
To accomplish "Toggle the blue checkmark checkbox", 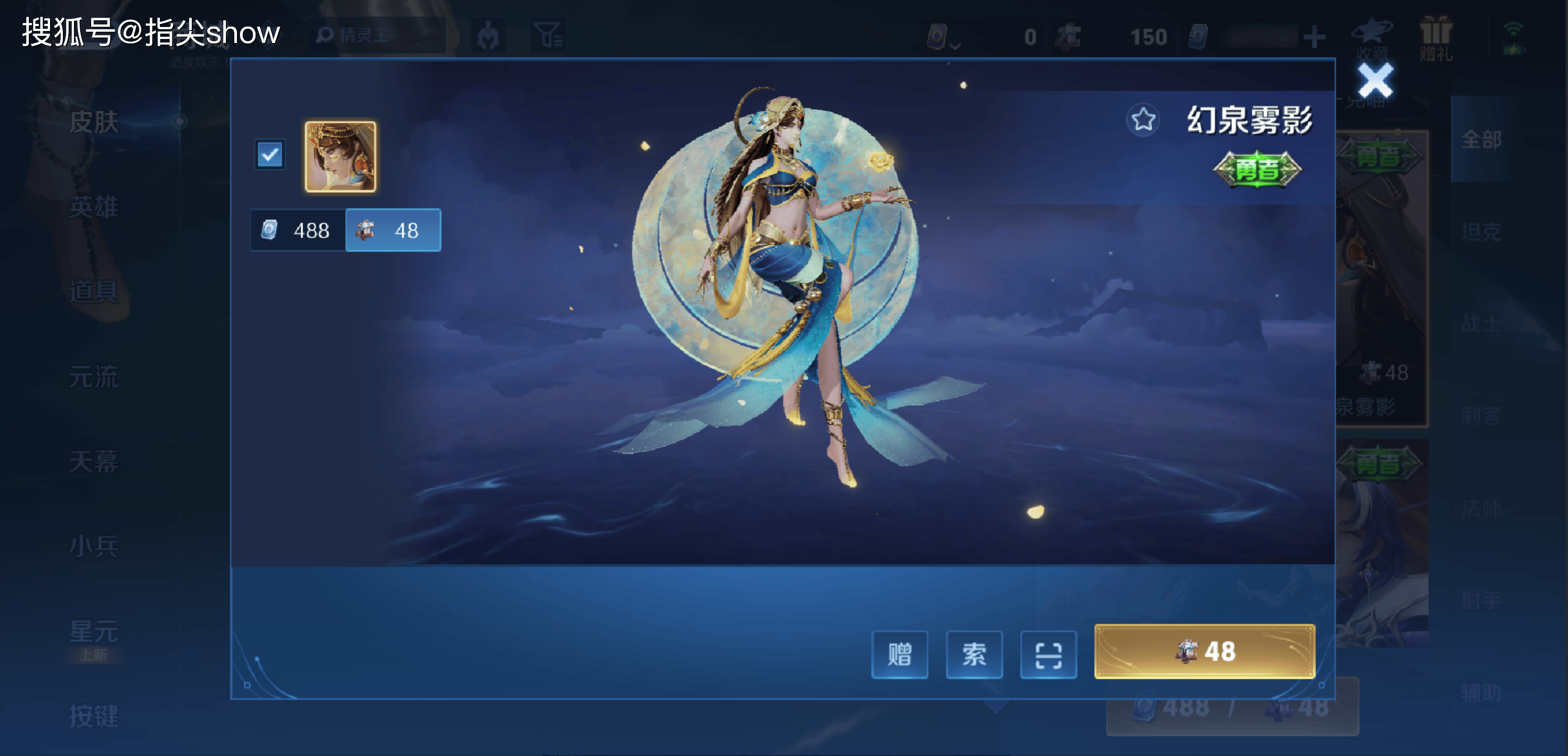I will pyautogui.click(x=270, y=155).
